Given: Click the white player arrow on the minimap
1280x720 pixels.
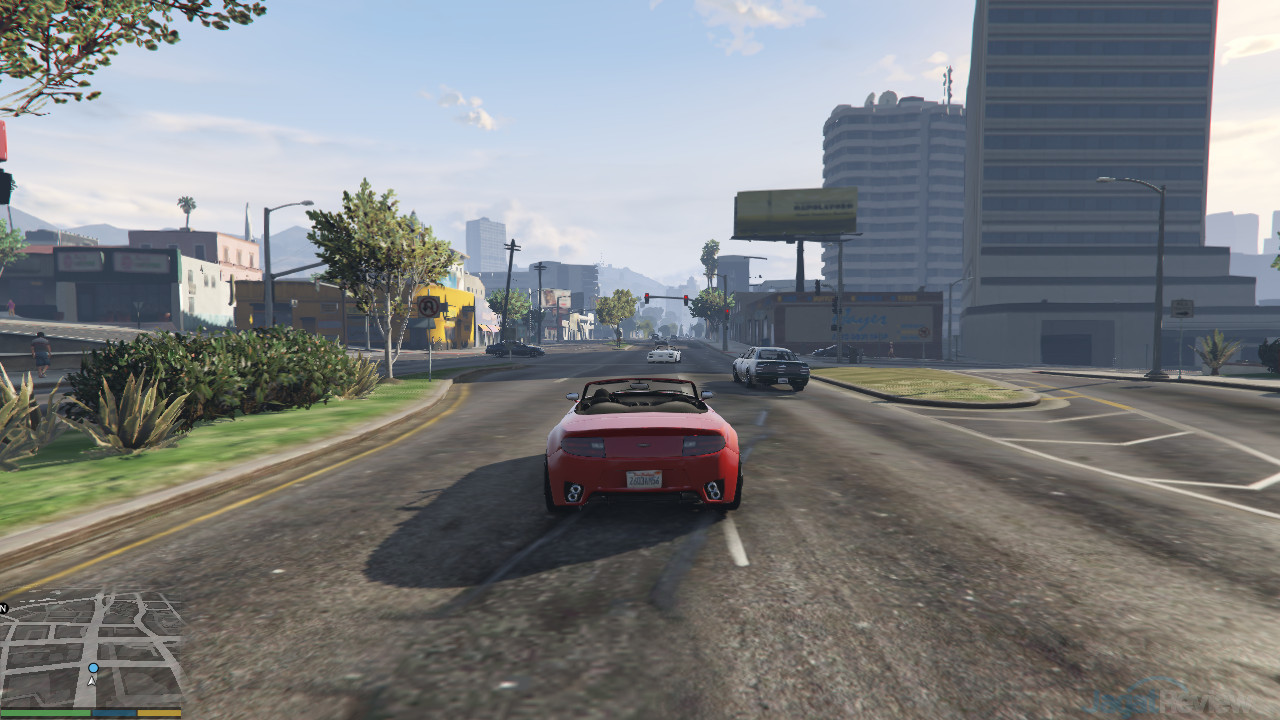Looking at the screenshot, I should pos(92,681).
